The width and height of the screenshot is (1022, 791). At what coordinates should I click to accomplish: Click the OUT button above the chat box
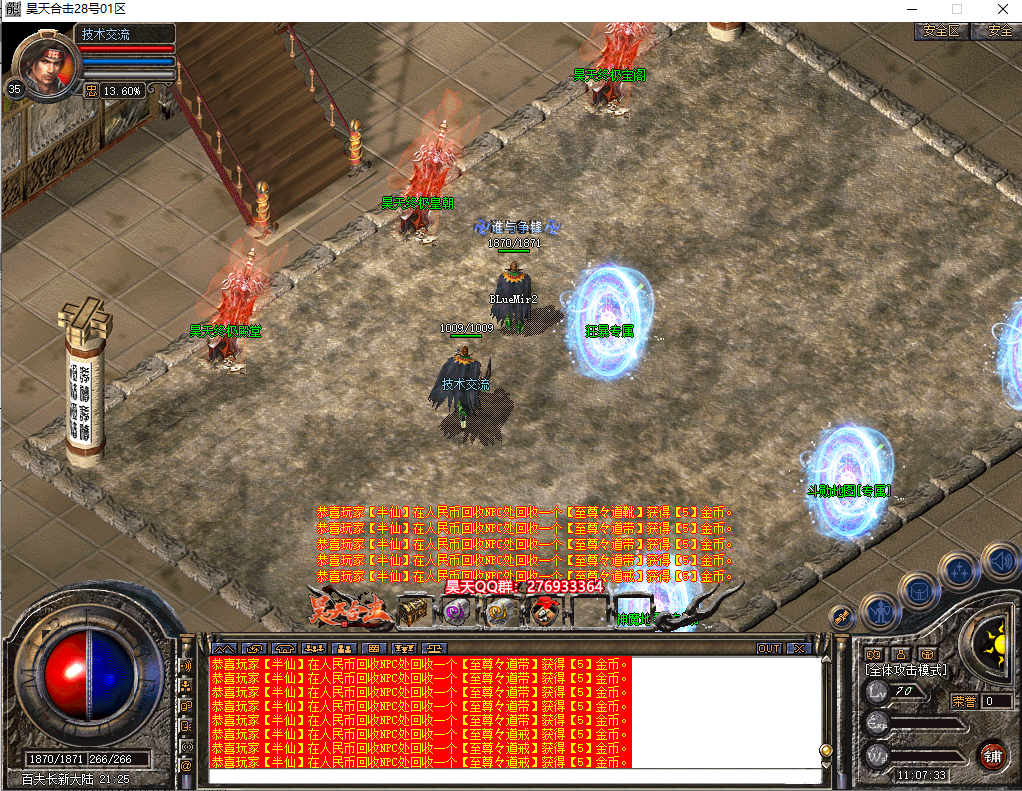tap(768, 648)
